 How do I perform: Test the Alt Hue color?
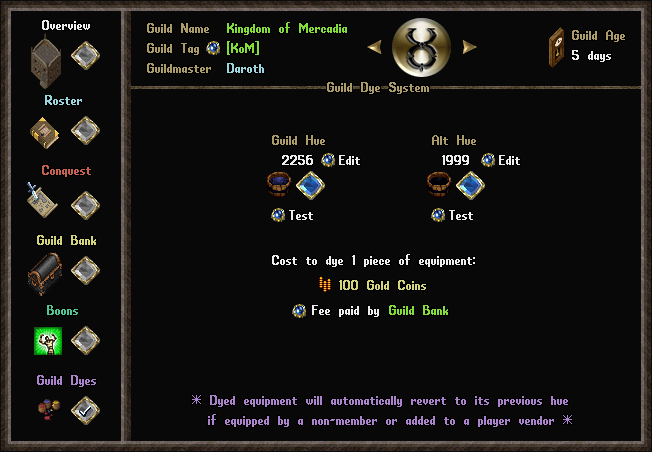pos(438,215)
